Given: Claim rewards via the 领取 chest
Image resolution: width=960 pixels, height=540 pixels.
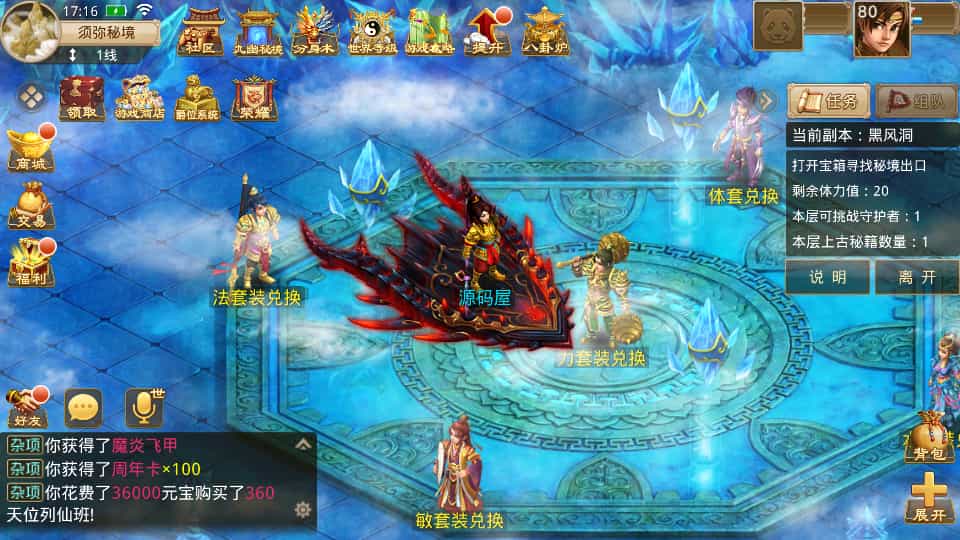Looking at the screenshot, I should pyautogui.click(x=82, y=98).
